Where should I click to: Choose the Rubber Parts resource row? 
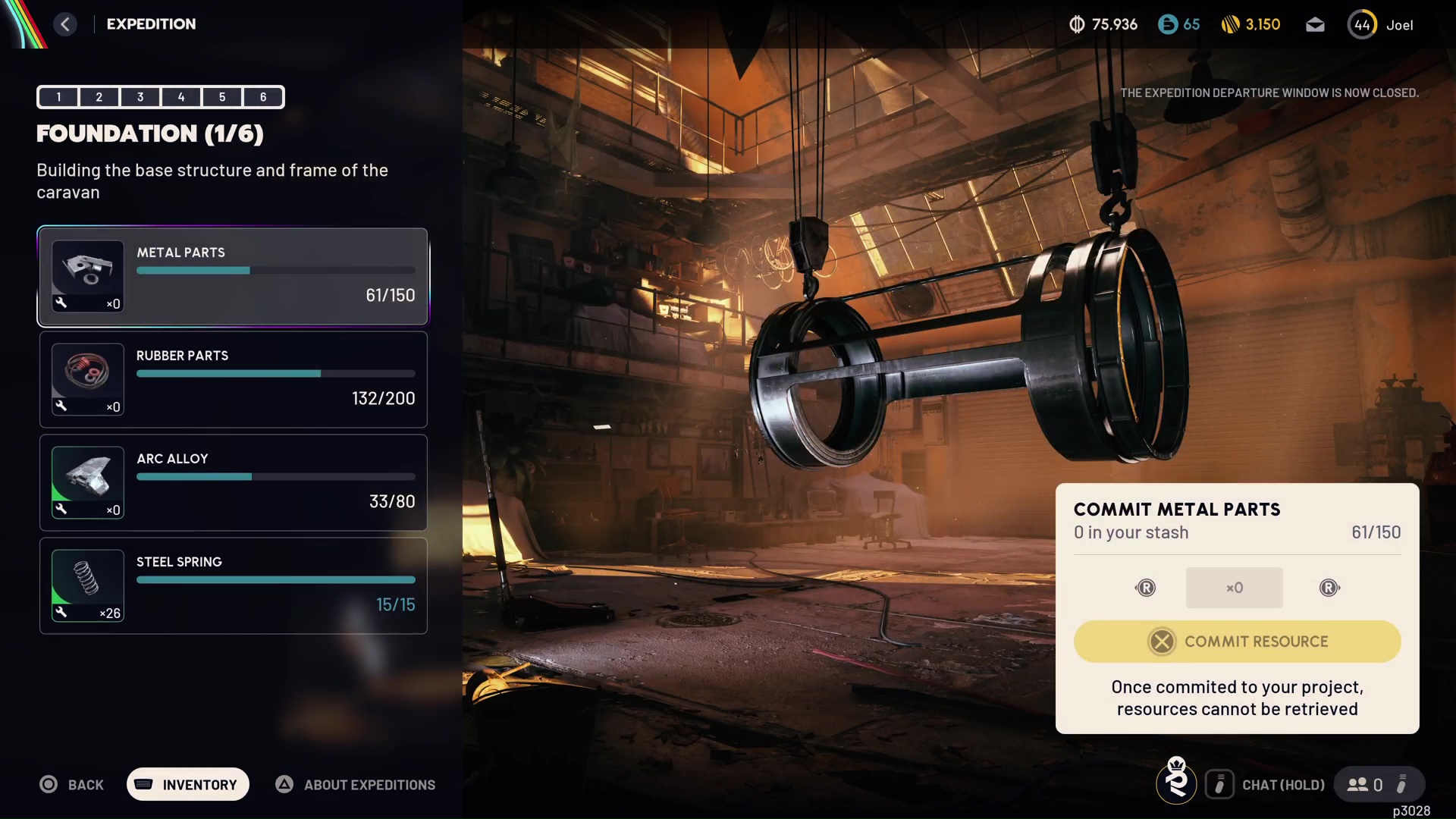[x=233, y=379]
